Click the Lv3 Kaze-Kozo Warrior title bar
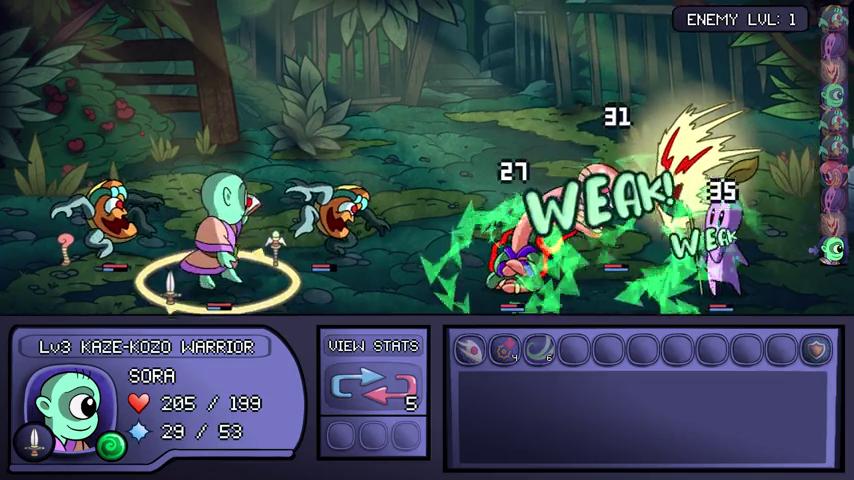 (147, 347)
